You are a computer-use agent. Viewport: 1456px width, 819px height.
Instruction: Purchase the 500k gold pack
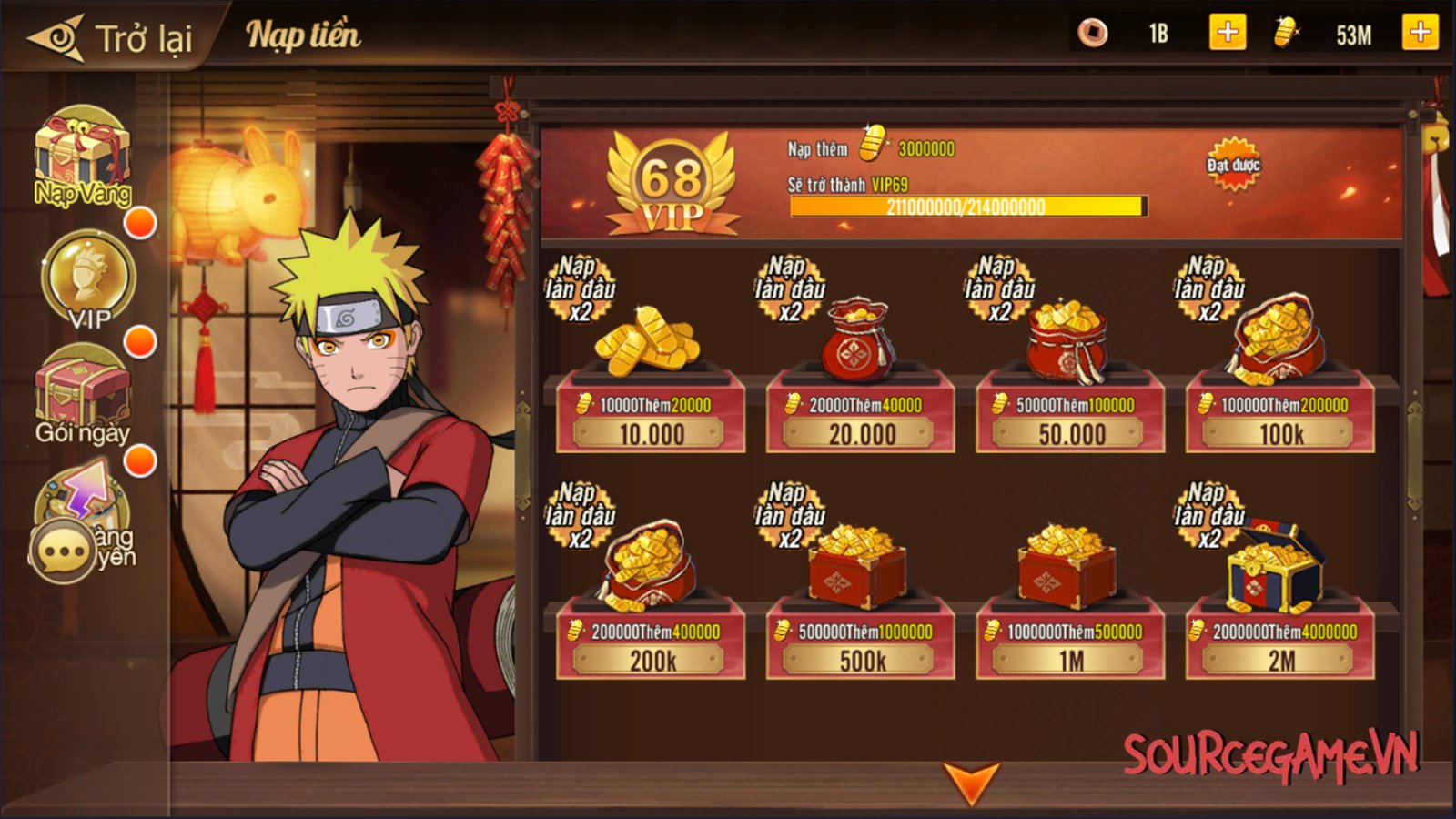point(861,660)
